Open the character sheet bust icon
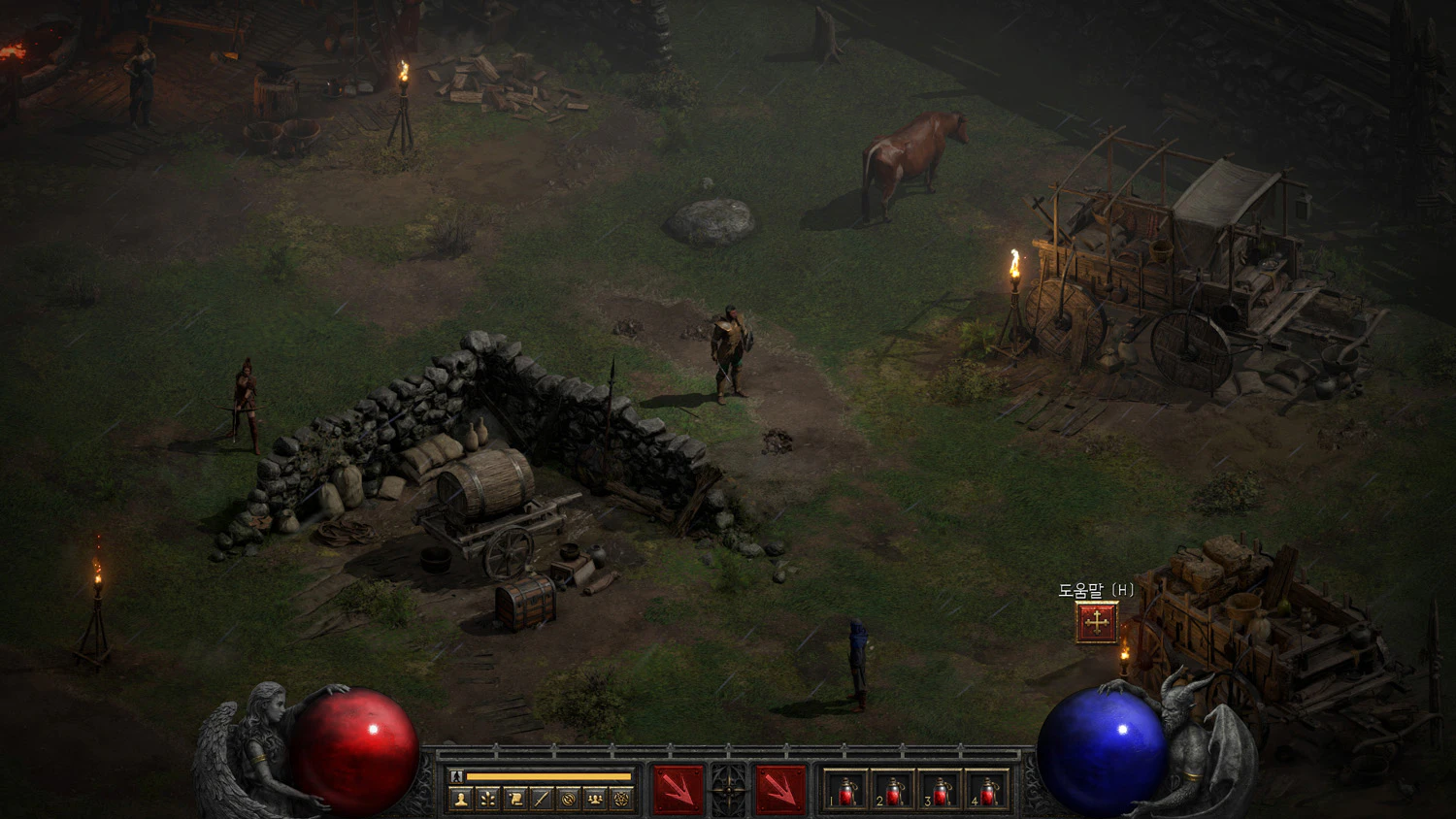Image resolution: width=1456 pixels, height=819 pixels. 461,799
